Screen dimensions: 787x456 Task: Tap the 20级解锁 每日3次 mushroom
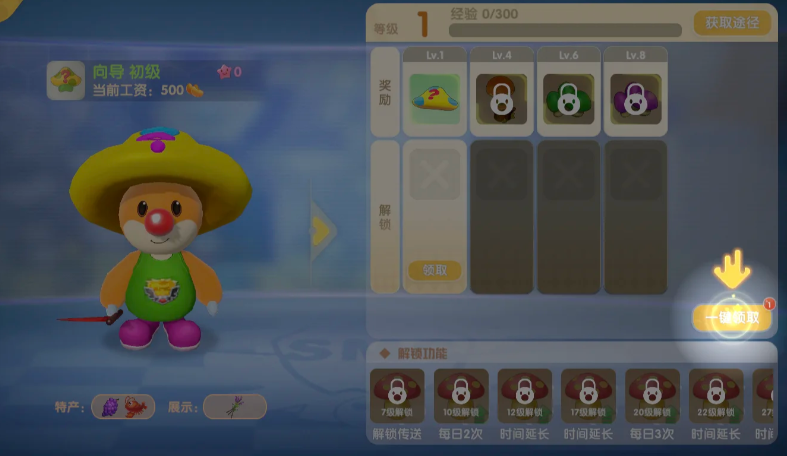click(652, 395)
